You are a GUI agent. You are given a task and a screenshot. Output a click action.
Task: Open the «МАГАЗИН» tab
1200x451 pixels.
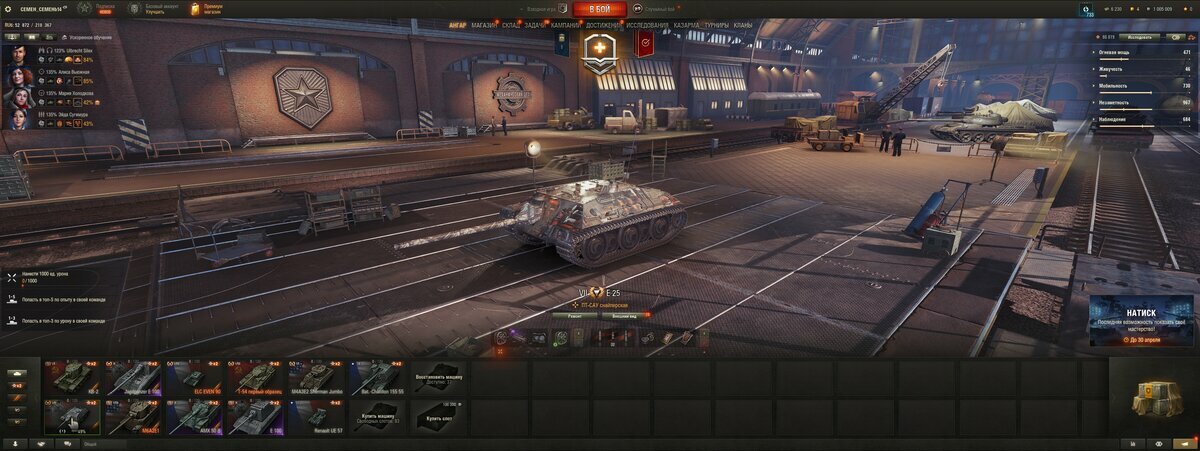(484, 24)
